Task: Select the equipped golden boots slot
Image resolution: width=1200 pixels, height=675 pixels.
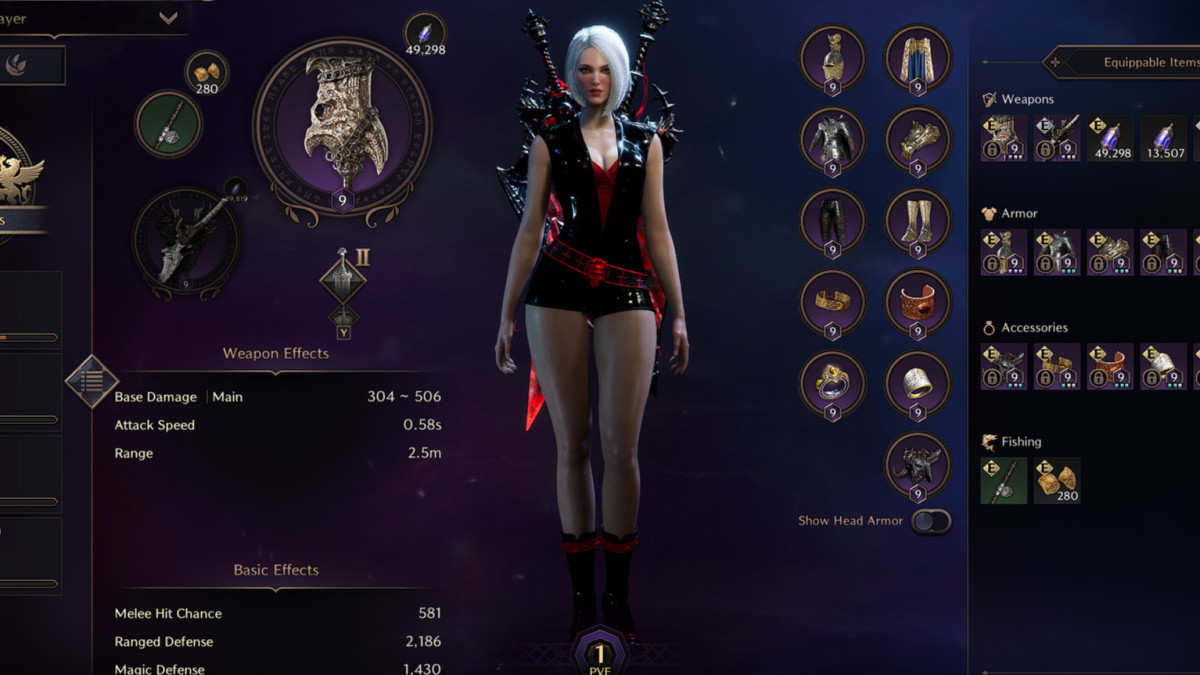Action: pyautogui.click(x=918, y=221)
